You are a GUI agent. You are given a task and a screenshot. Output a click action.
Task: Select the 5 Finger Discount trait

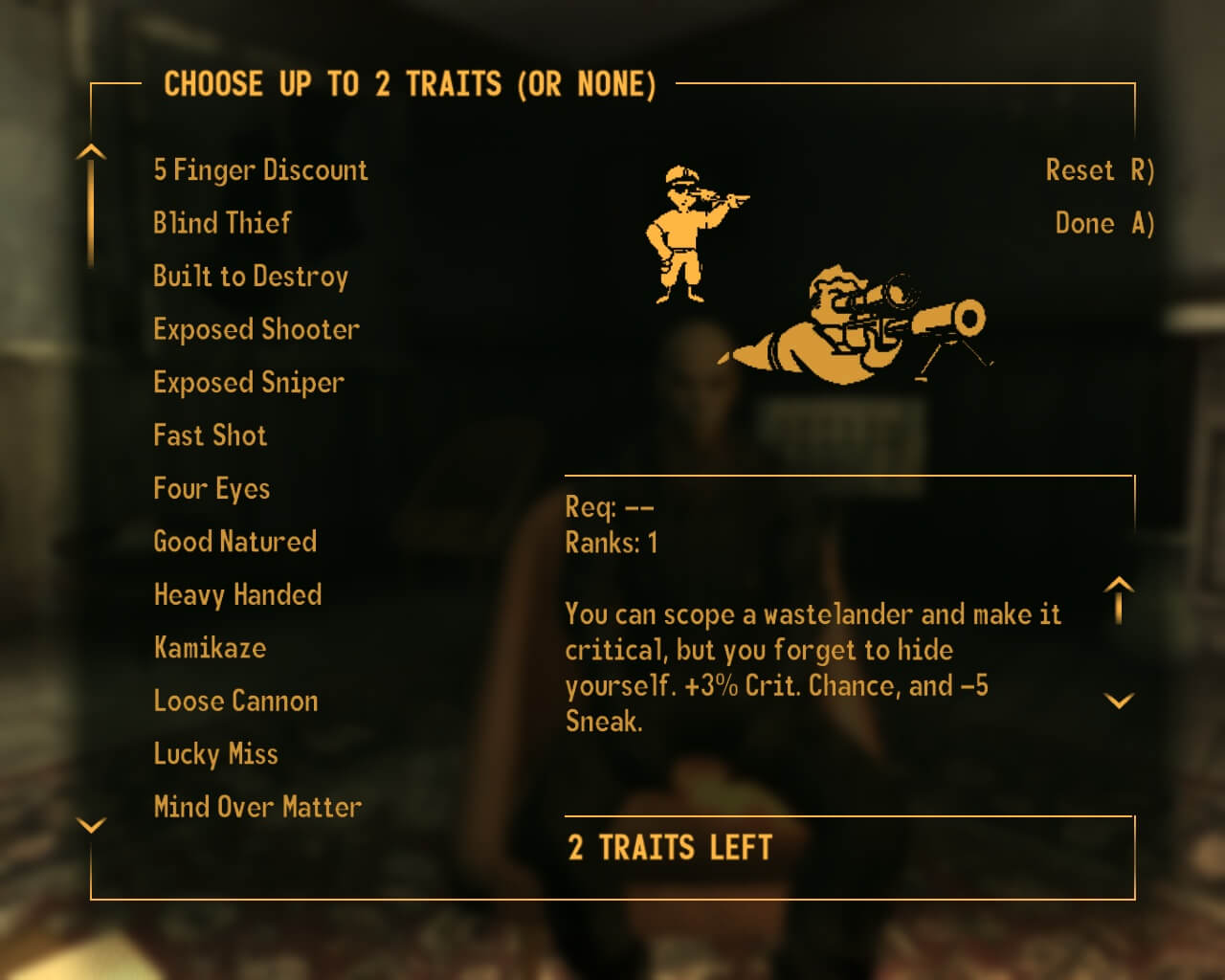[260, 170]
